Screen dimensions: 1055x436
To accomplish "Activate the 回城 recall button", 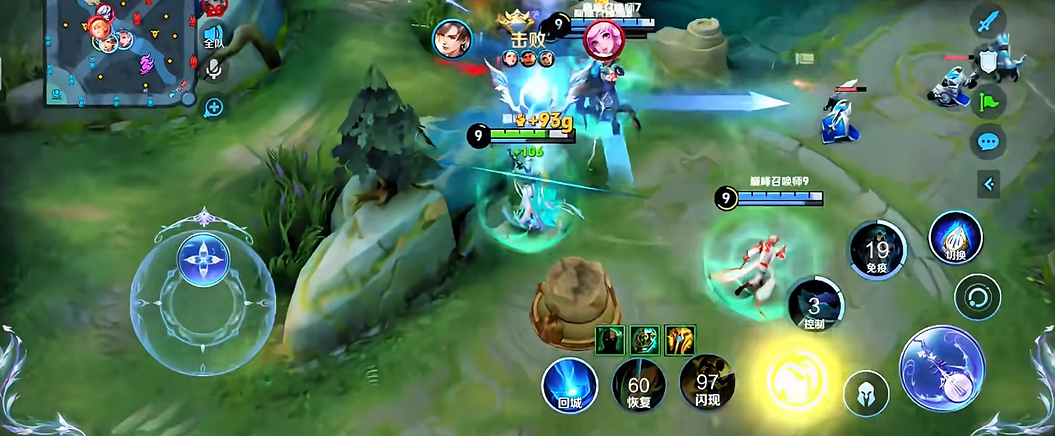I will pyautogui.click(x=570, y=385).
